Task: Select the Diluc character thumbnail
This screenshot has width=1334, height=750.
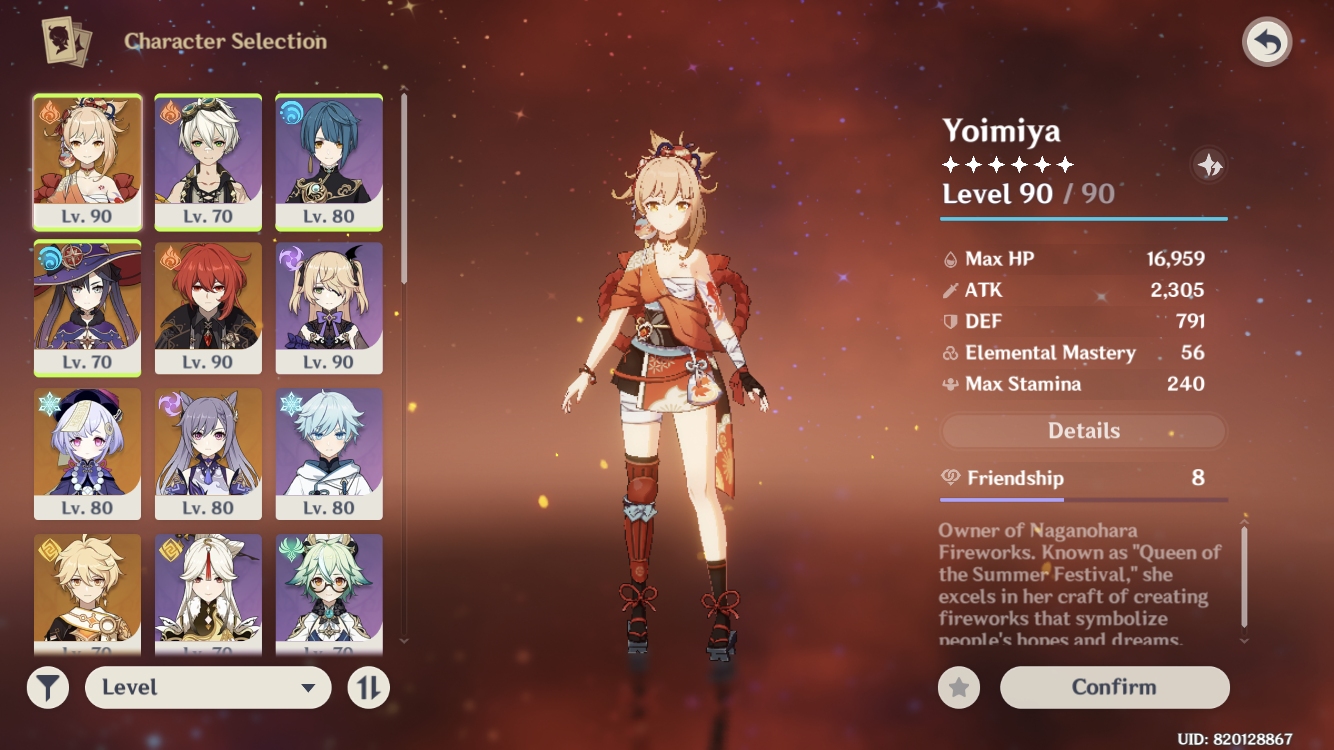Action: tap(208, 300)
